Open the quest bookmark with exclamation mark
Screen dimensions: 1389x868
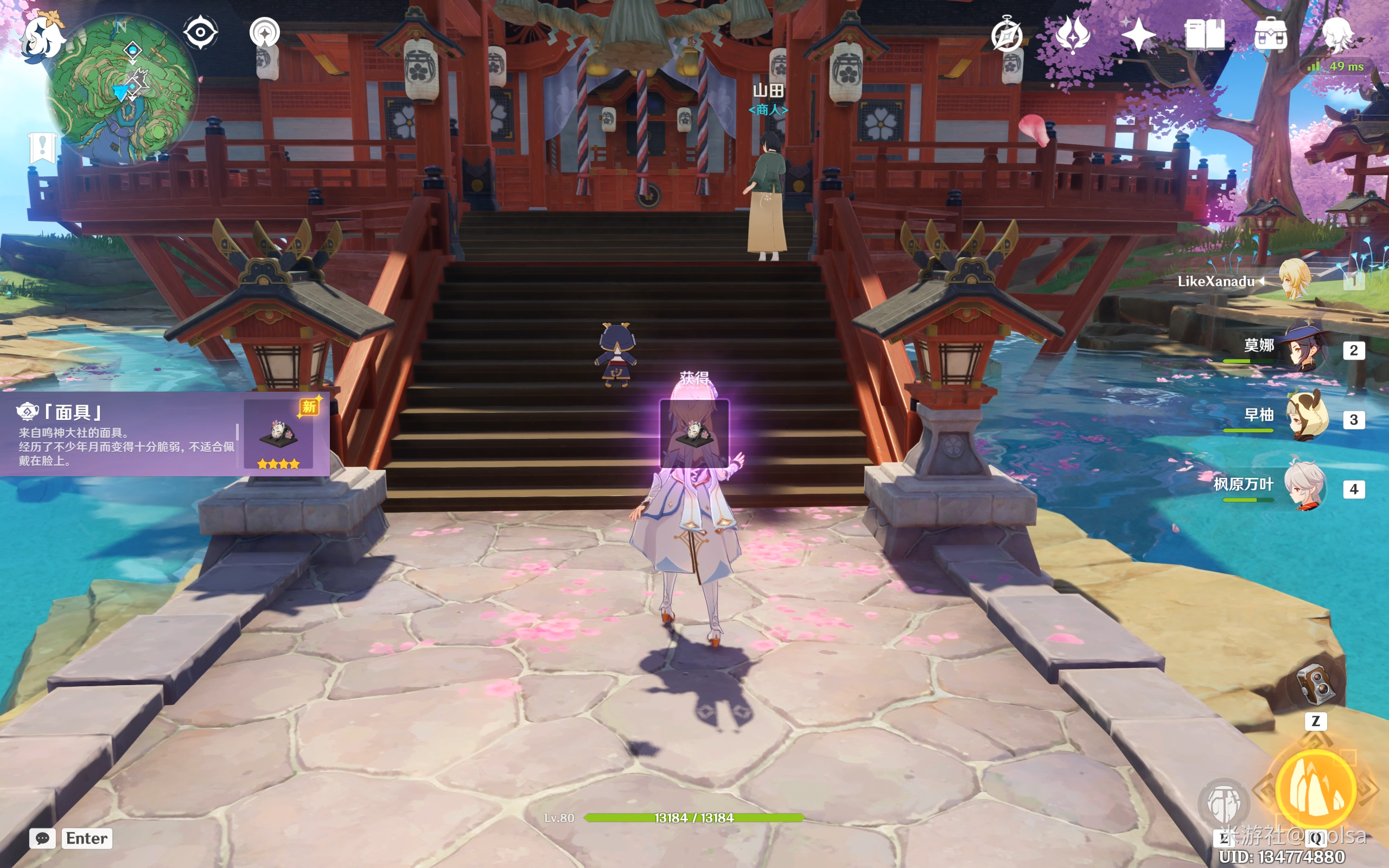pyautogui.click(x=42, y=147)
